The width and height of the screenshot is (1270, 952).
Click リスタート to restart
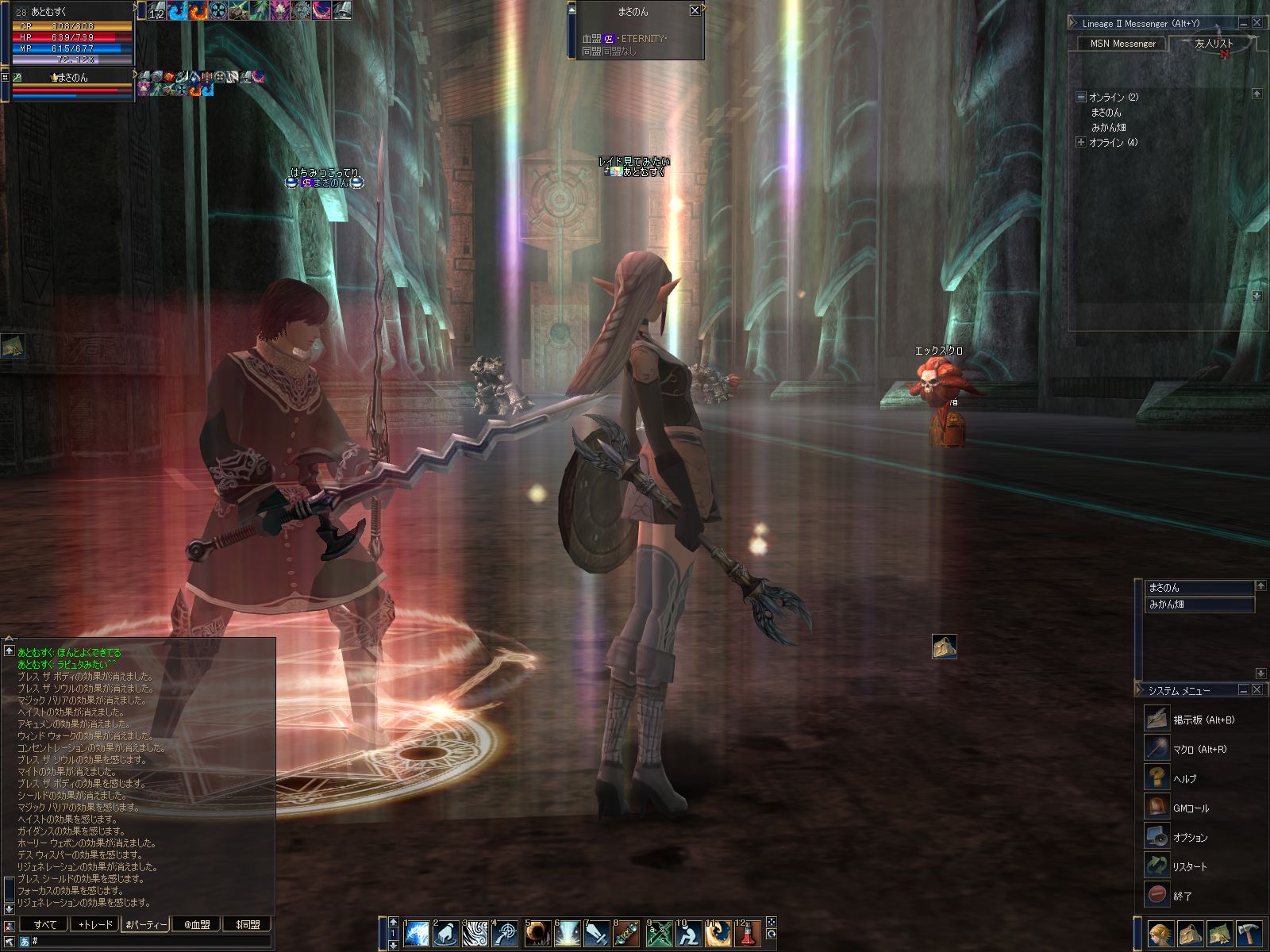tap(1189, 866)
